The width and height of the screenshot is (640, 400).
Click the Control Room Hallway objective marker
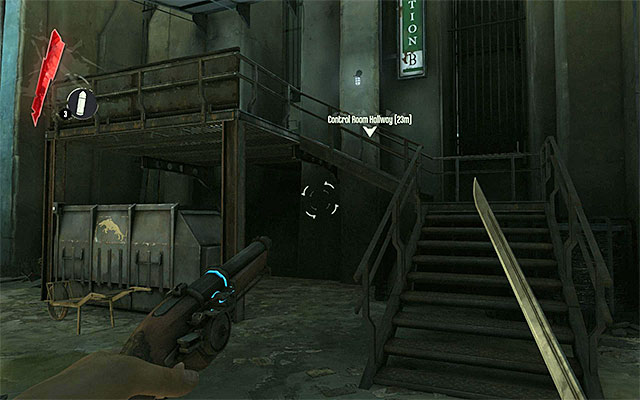(x=369, y=131)
